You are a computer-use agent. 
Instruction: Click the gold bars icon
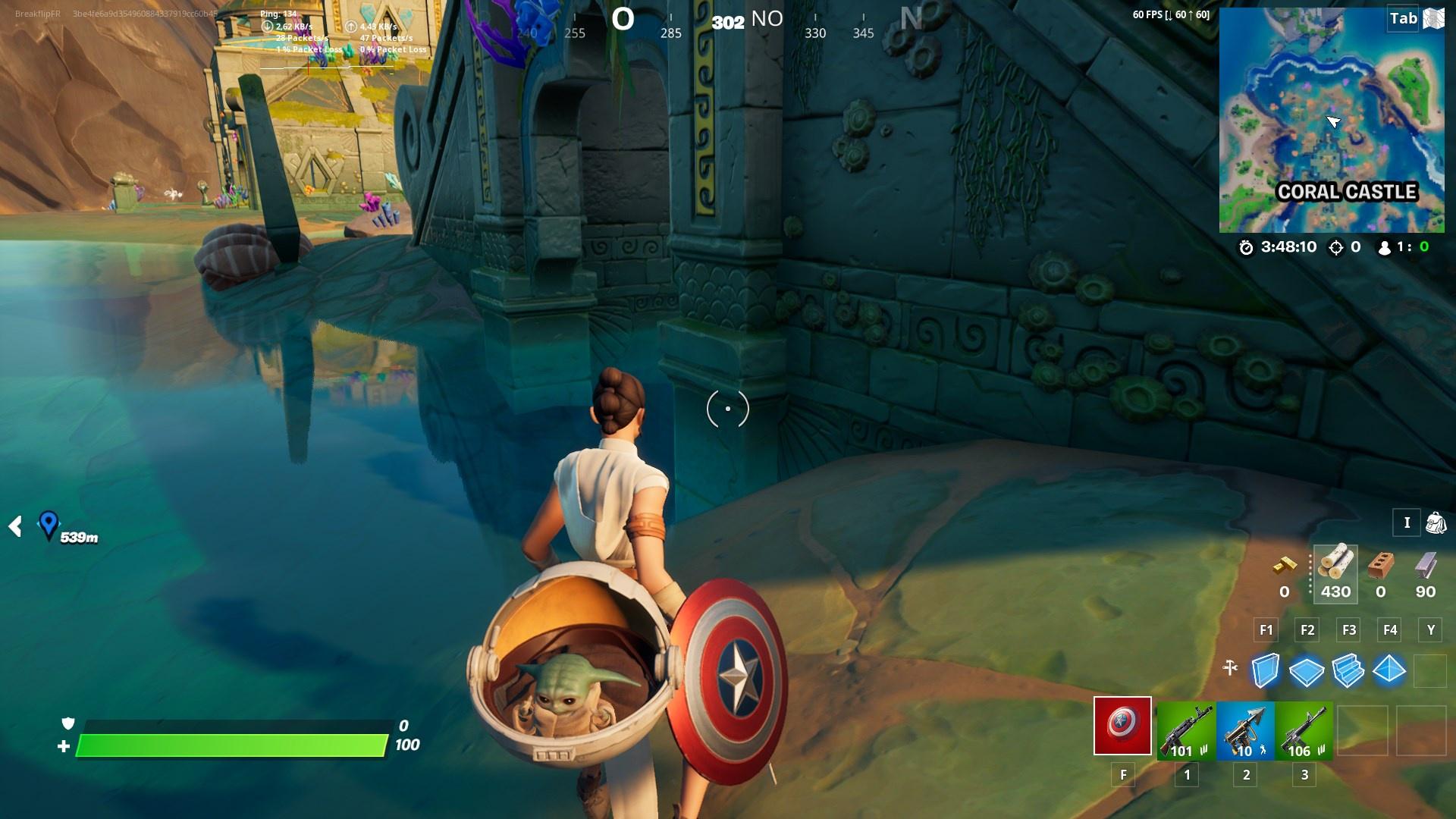point(1285,566)
